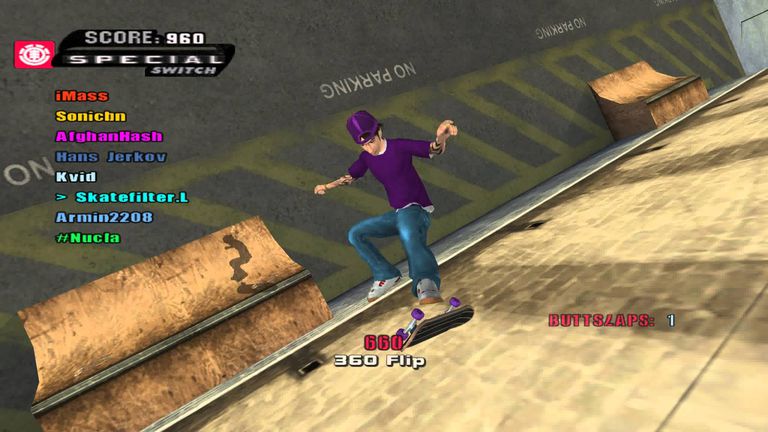
Task: Select Sonichn in the player list
Action: point(91,116)
